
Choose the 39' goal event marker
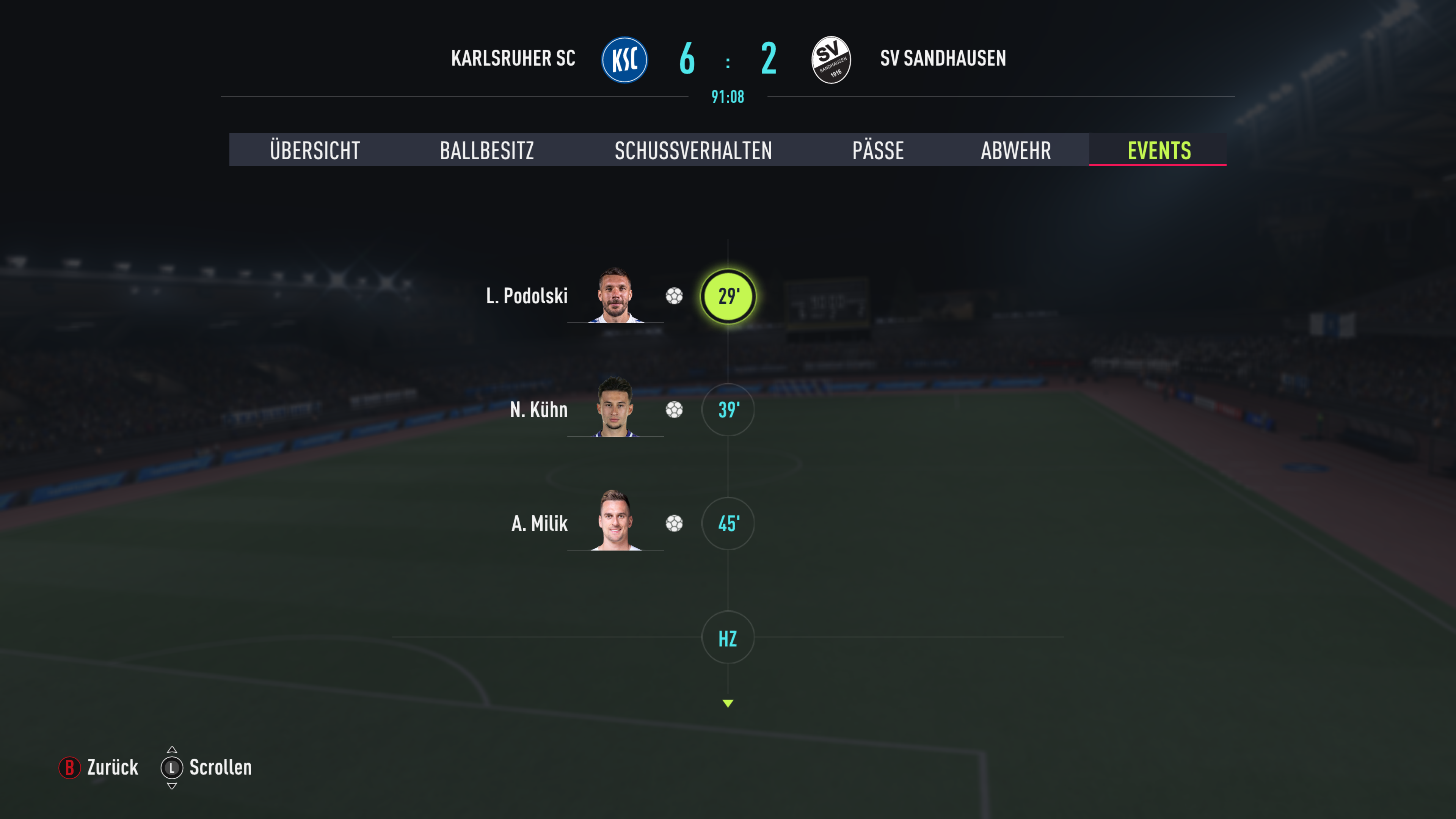pyautogui.click(x=728, y=410)
